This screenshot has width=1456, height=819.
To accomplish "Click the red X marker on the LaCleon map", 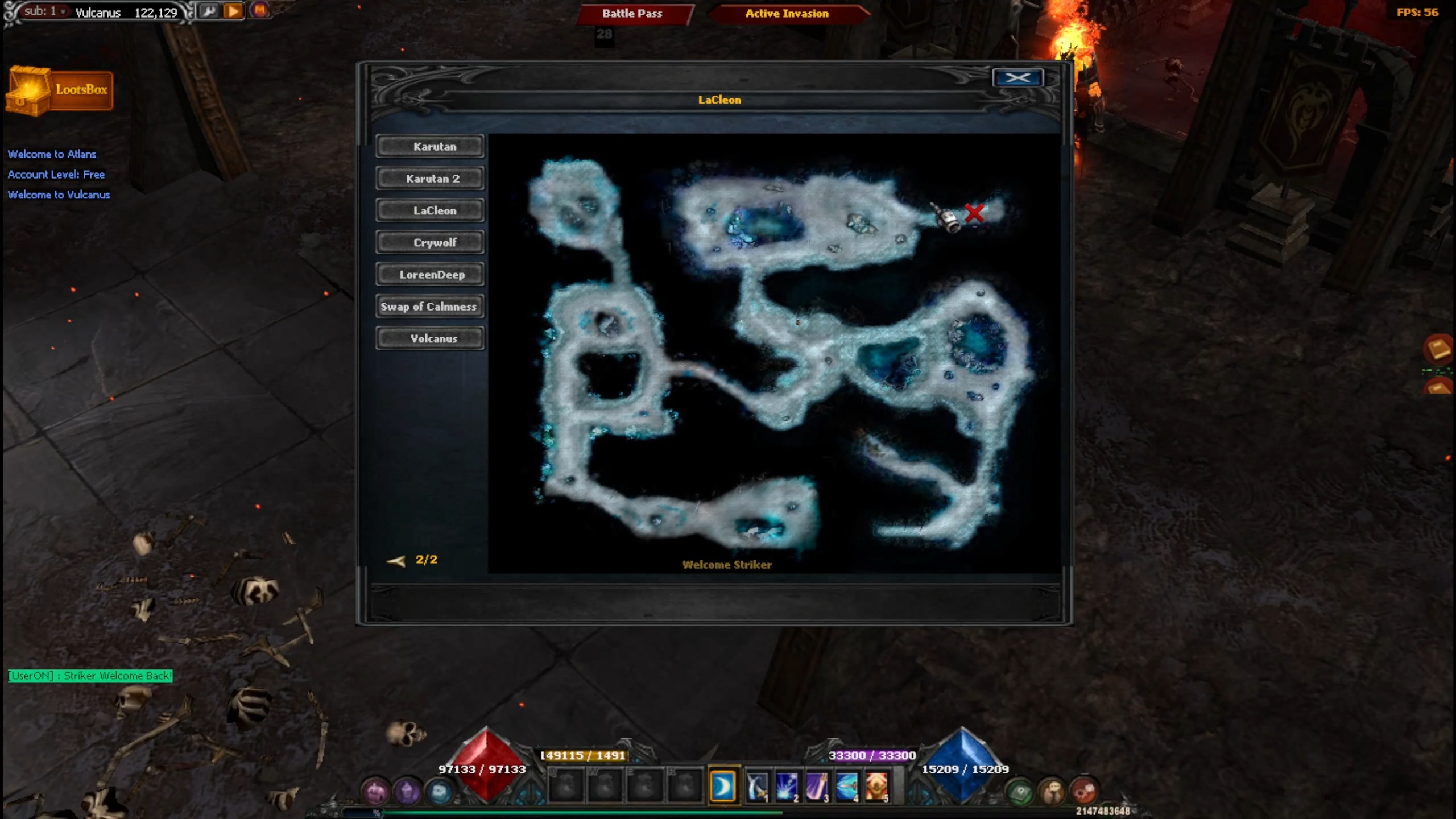I will pyautogui.click(x=976, y=213).
